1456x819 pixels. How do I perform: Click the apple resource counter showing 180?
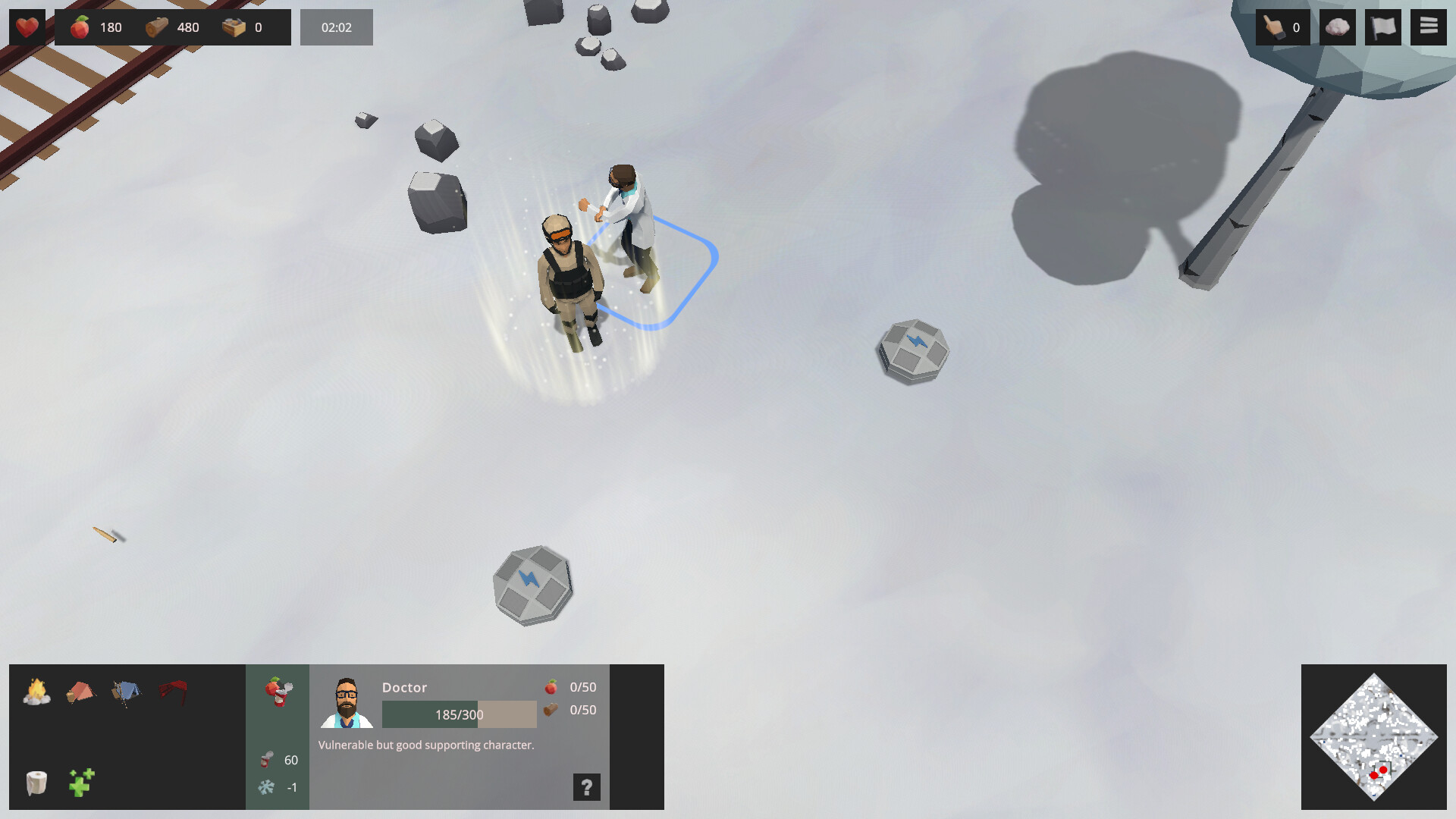pyautogui.click(x=97, y=27)
